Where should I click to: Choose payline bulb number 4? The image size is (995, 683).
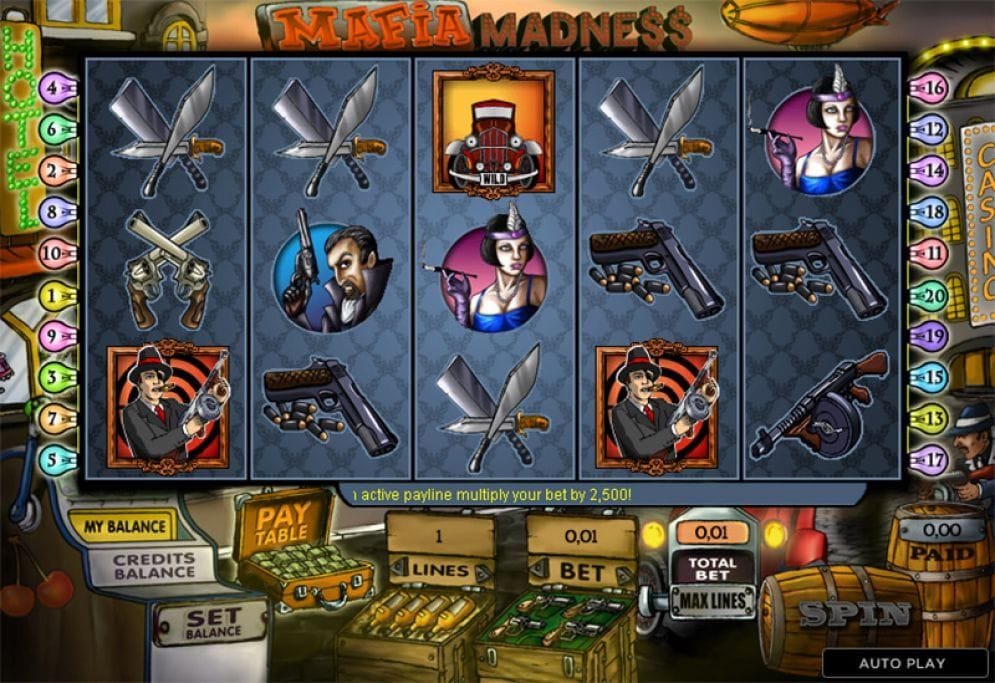[57, 88]
